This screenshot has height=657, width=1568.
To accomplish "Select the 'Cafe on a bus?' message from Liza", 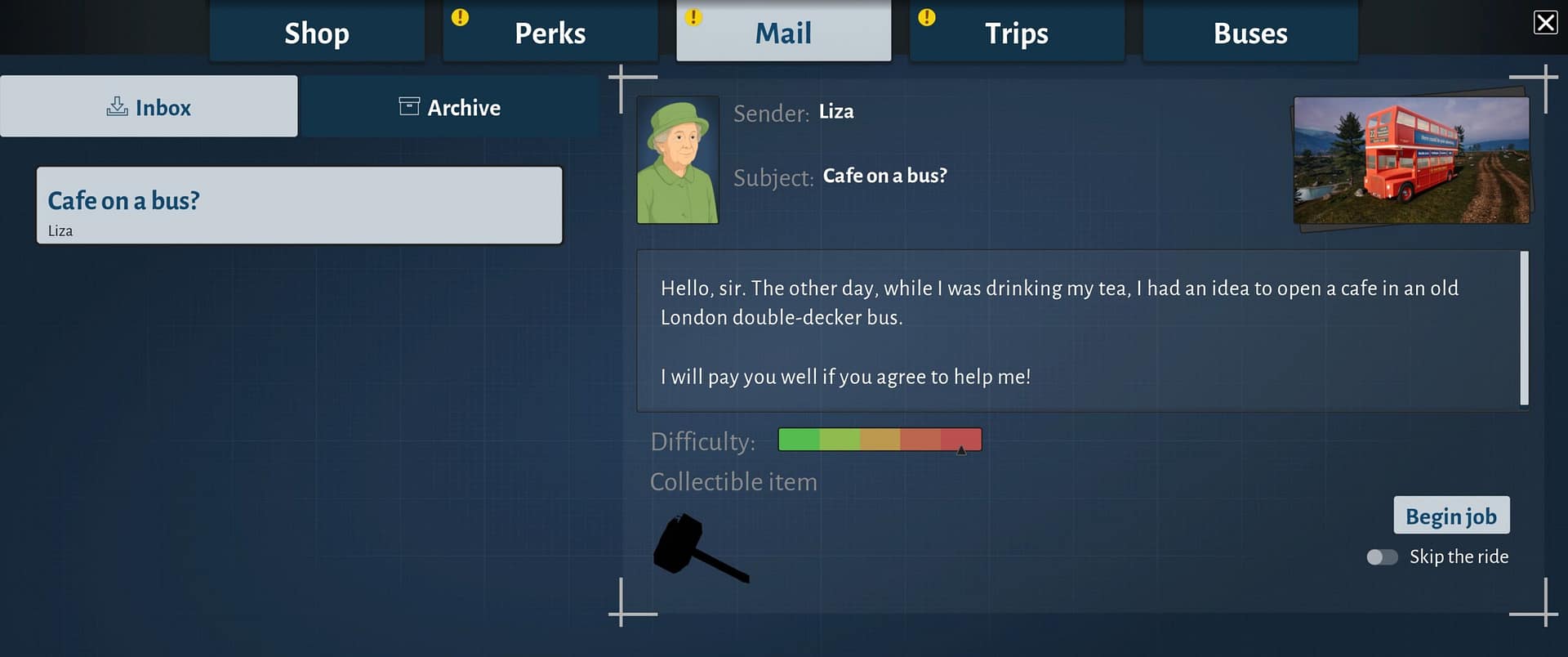I will [x=299, y=205].
